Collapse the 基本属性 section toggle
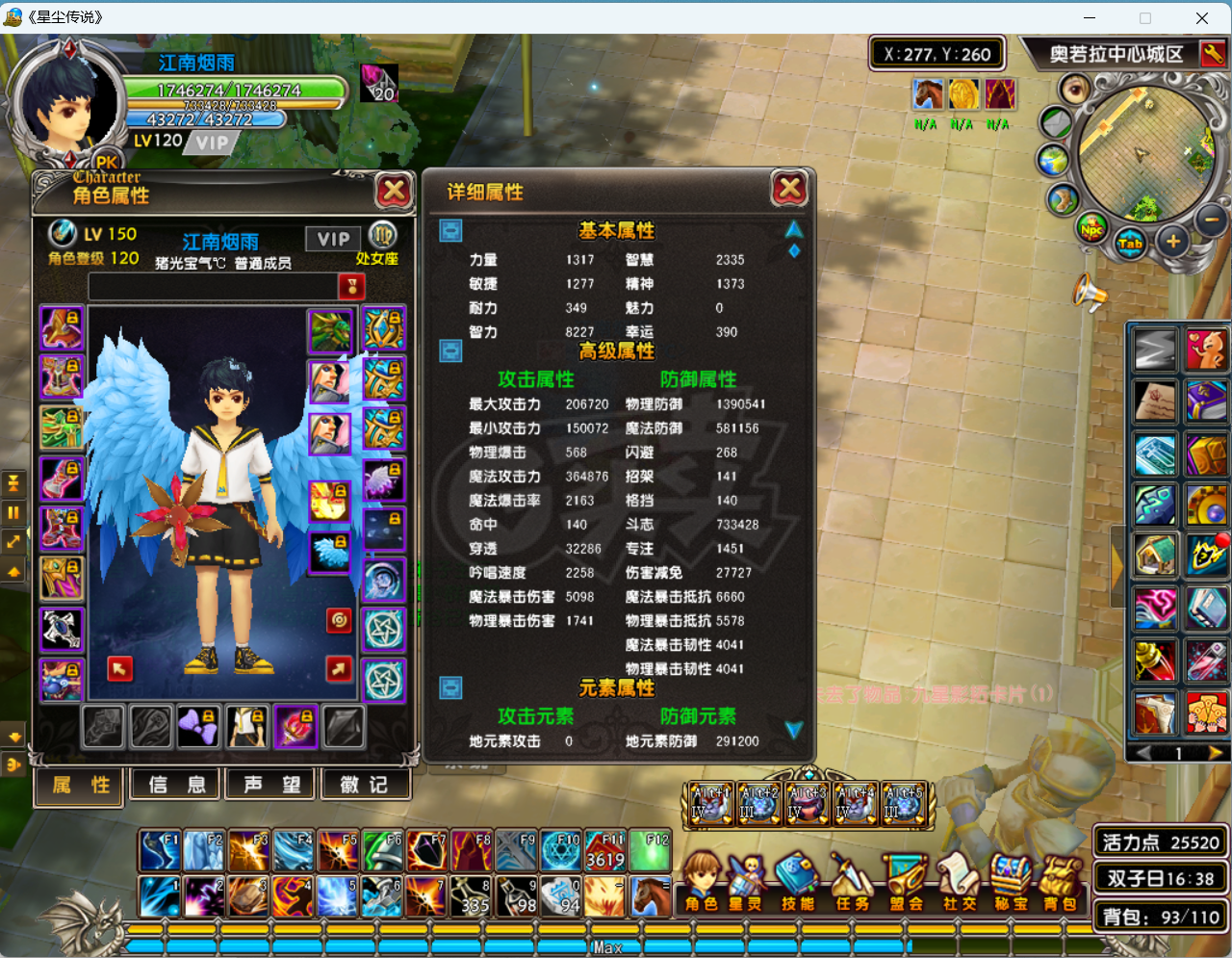Screen dimensions: 1232x958 [x=450, y=230]
